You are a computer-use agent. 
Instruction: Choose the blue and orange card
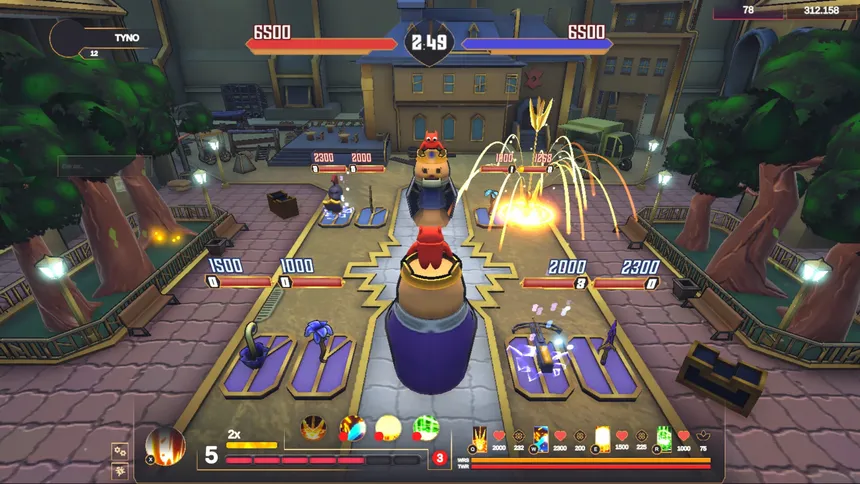[x=541, y=439]
